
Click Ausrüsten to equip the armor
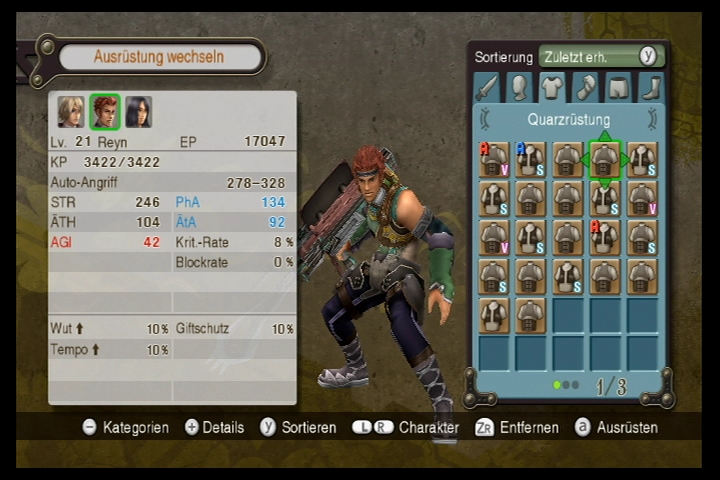pos(616,427)
